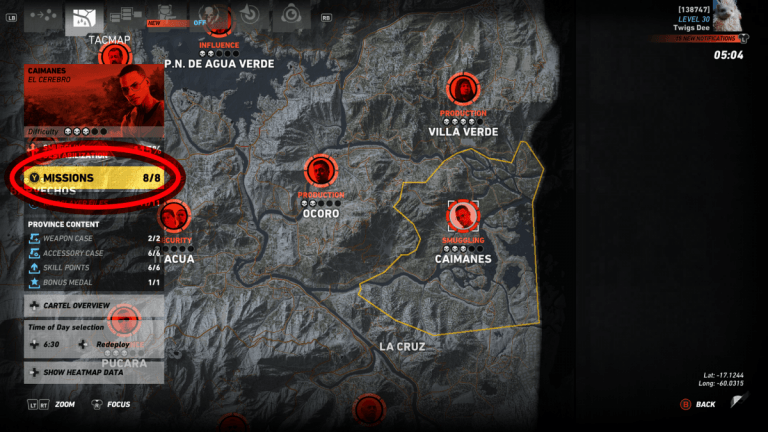Open the tab with the circular arrow icon

coord(249,16)
